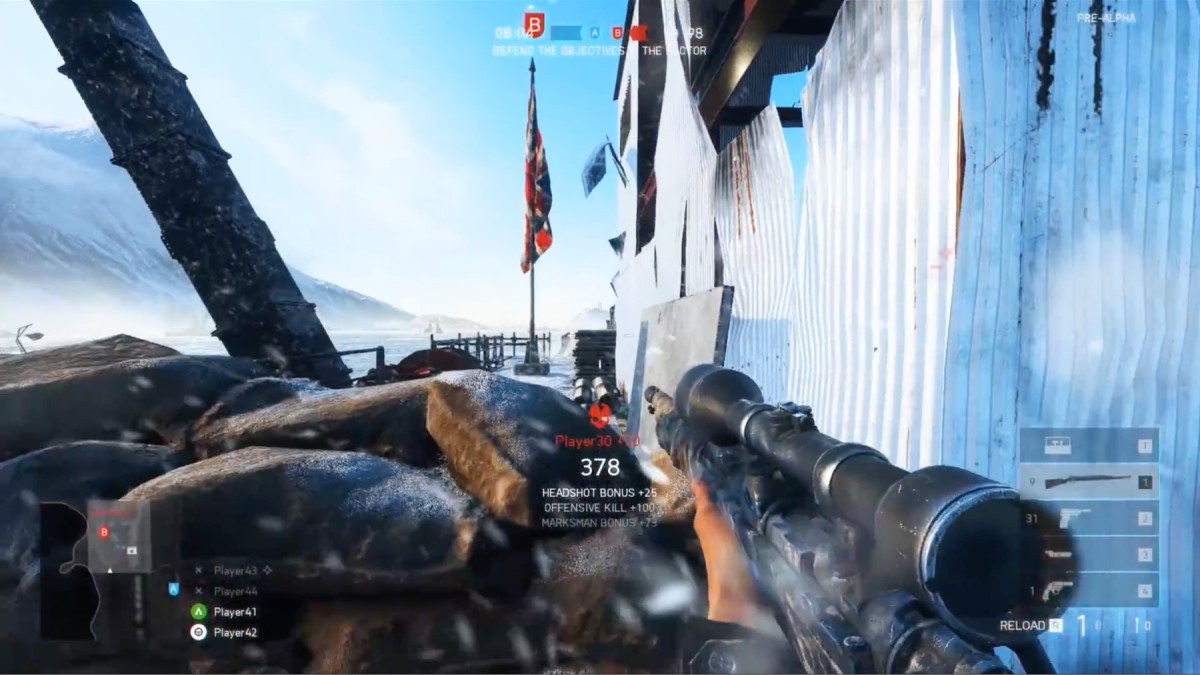Click the objective A flag in top bar
The image size is (1200, 675).
[x=596, y=33]
